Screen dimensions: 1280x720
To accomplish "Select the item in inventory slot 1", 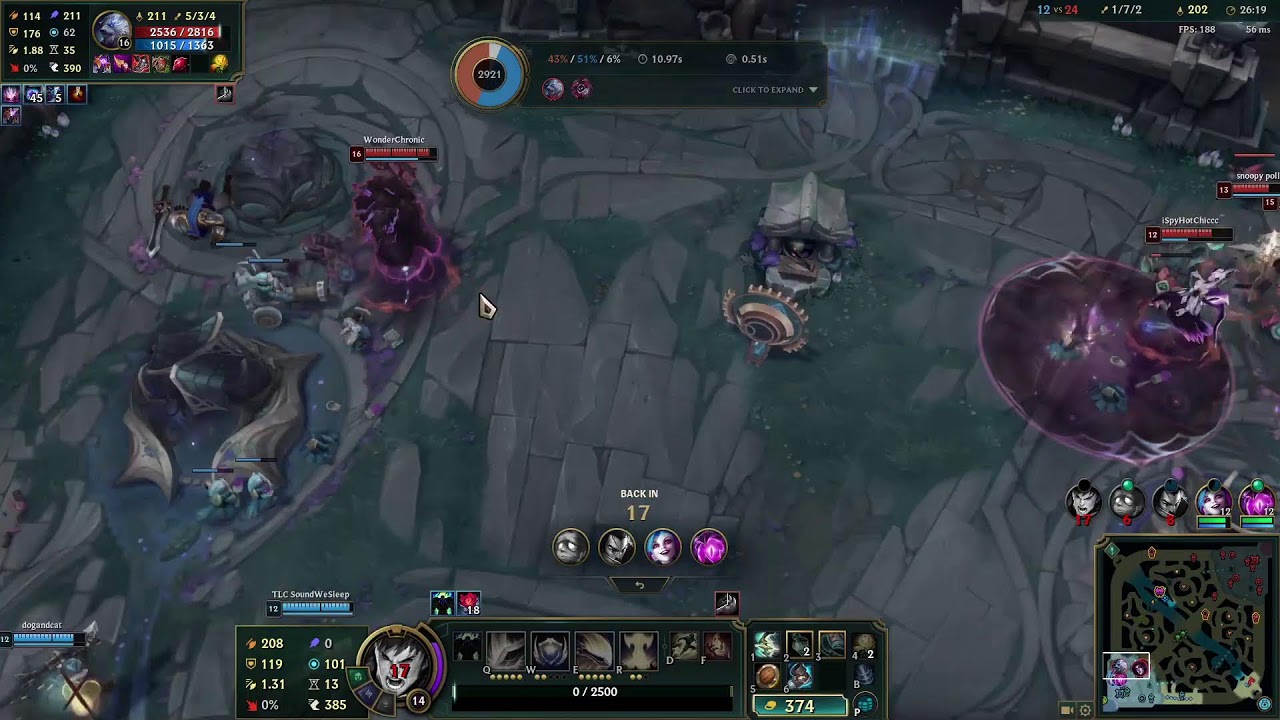I will (x=767, y=645).
